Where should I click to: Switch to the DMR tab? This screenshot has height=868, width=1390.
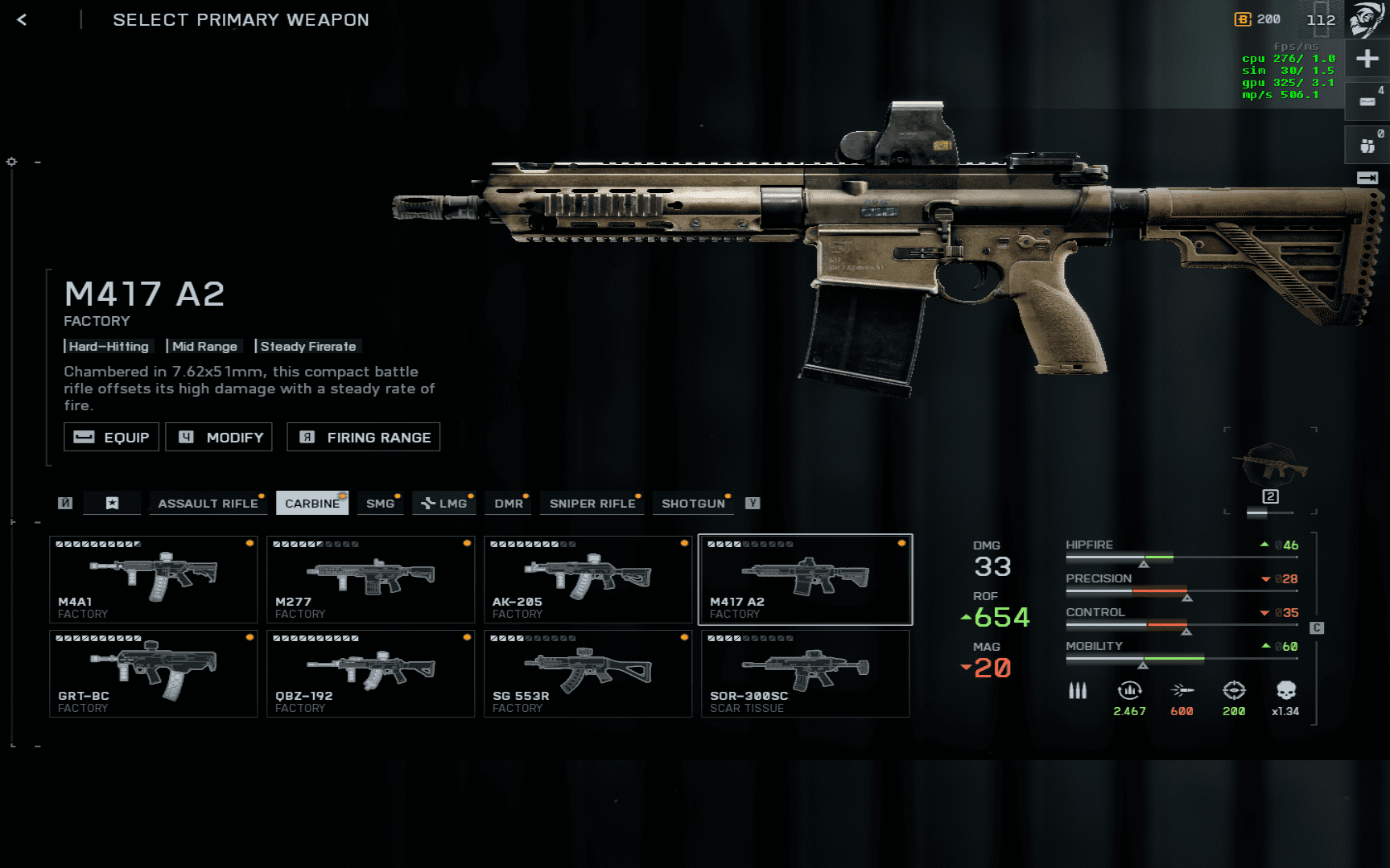coord(509,504)
